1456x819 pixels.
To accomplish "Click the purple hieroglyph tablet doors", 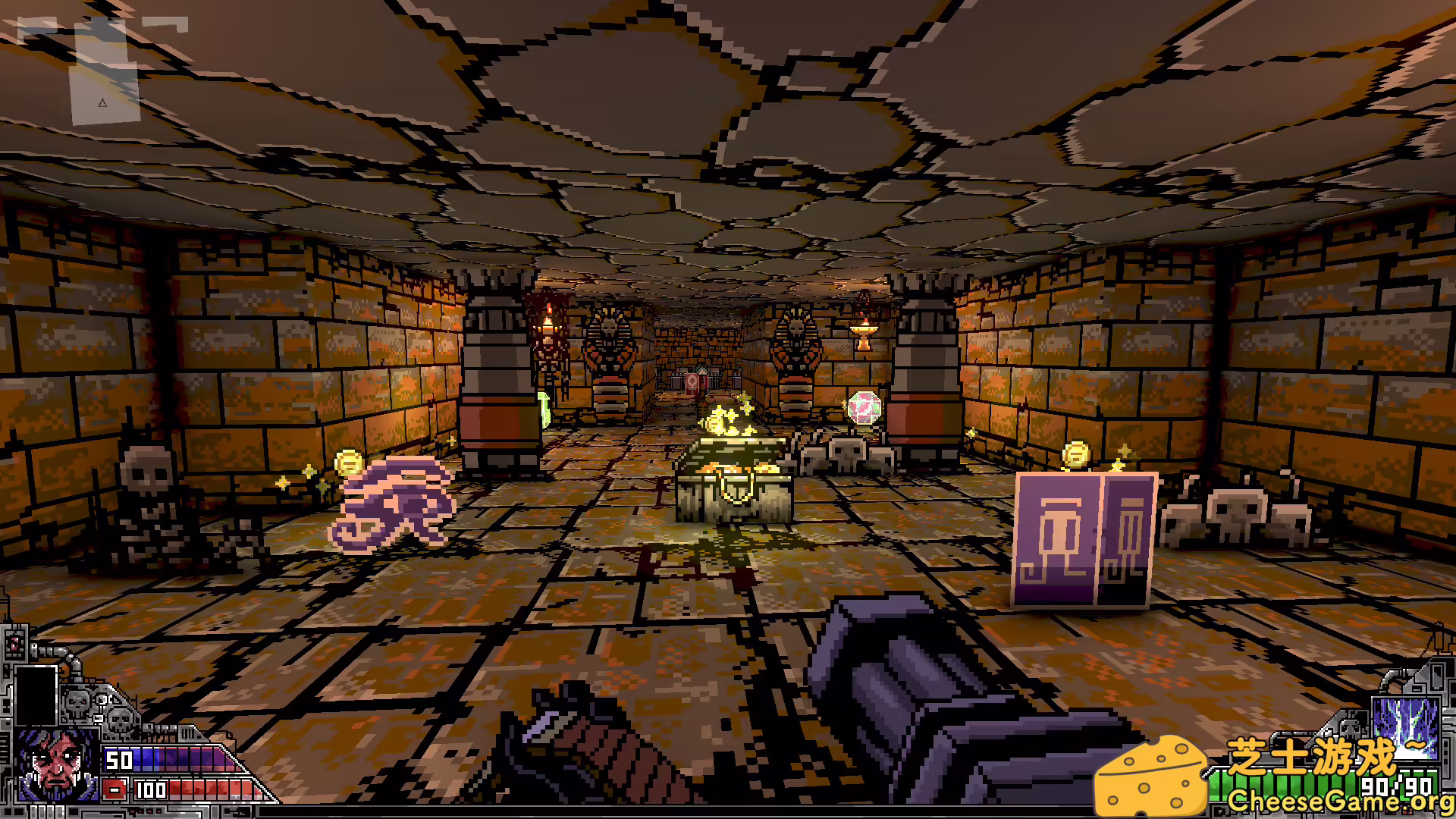I will tap(1084, 538).
